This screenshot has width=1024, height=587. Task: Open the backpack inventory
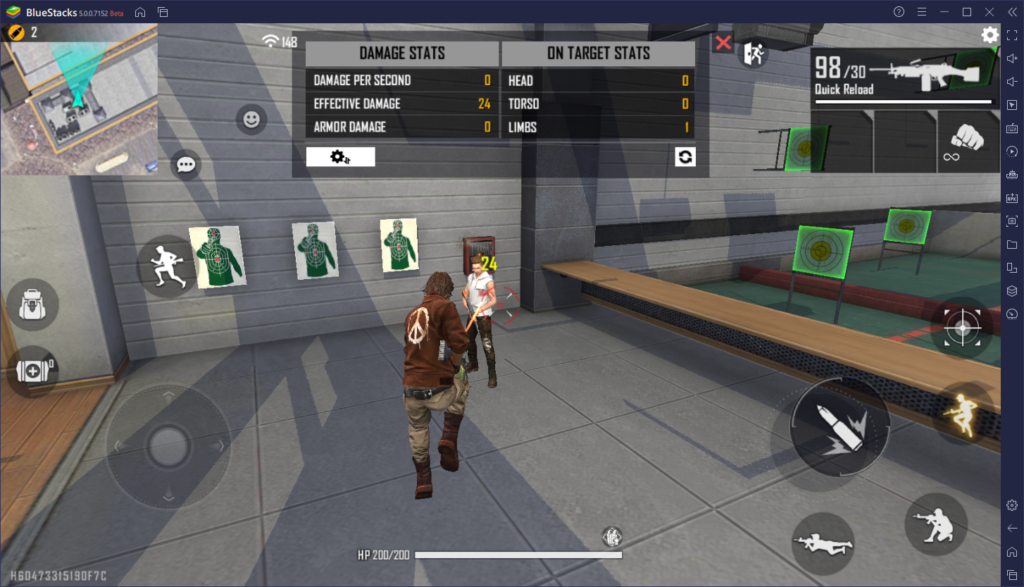point(32,305)
